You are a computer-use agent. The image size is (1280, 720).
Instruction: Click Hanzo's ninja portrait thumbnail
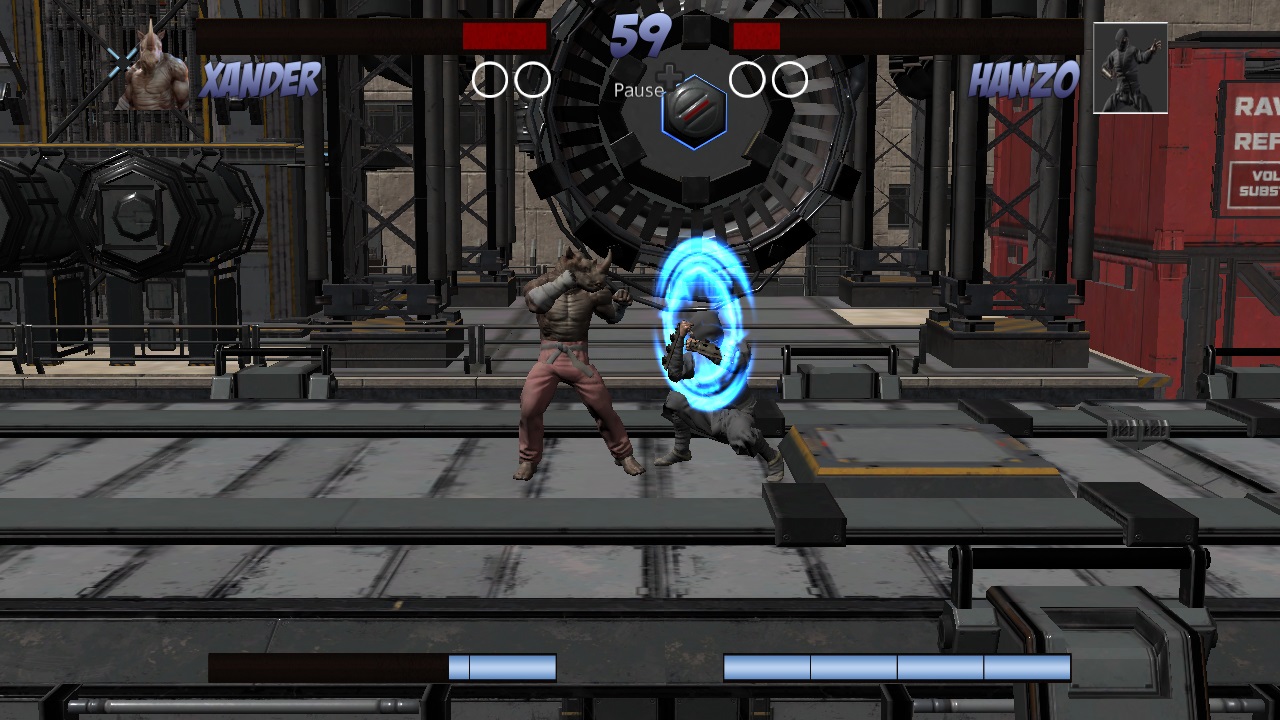point(1131,67)
